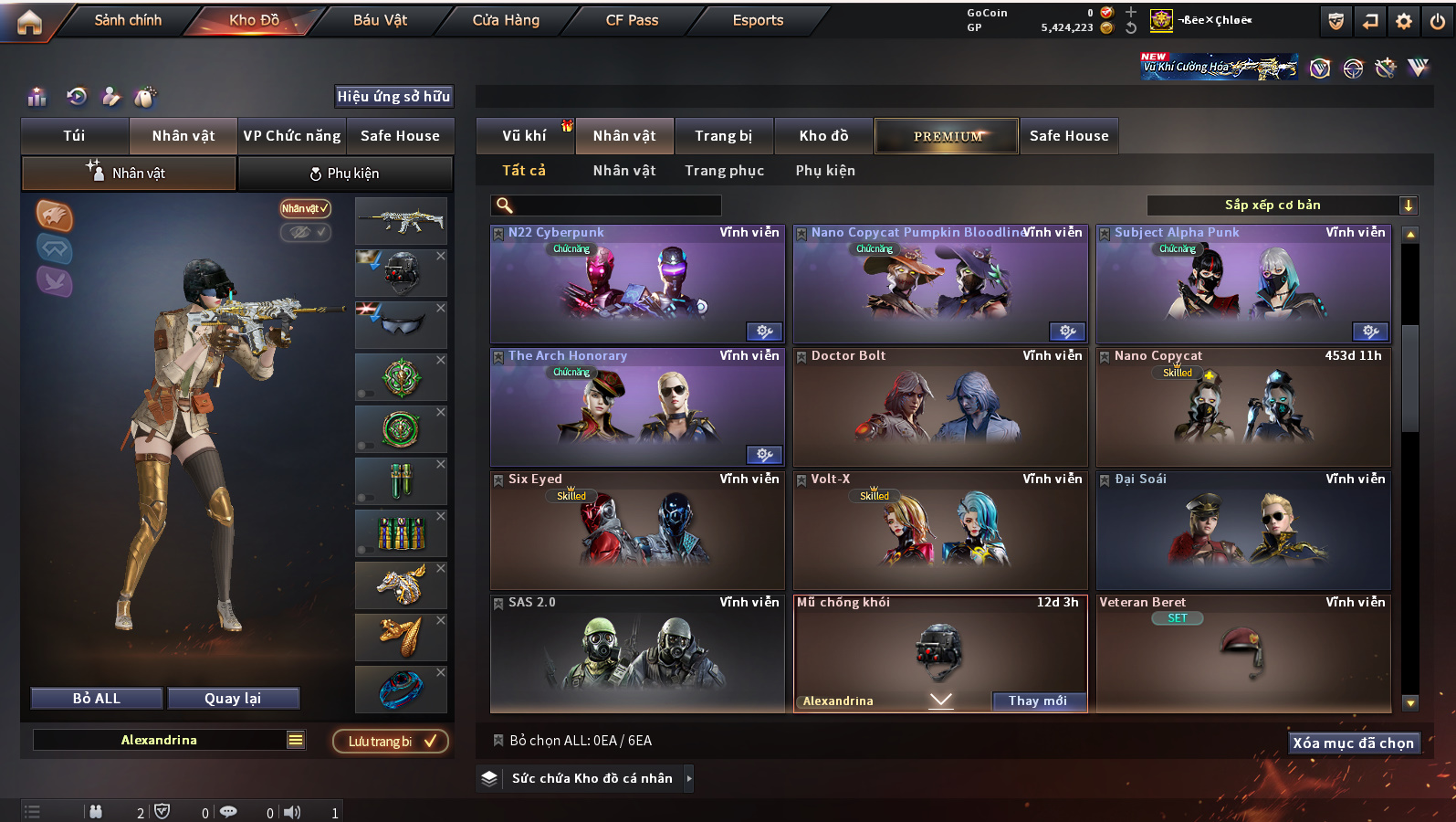
Task: Delete selection with Xóa mục đã chọn
Action: 1353,743
